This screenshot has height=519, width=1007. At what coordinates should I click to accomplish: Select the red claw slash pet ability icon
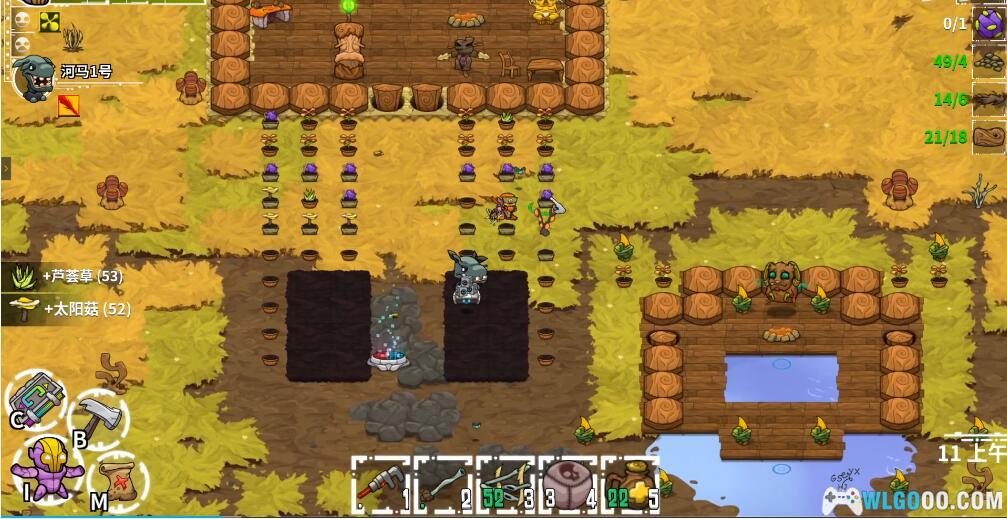68,105
